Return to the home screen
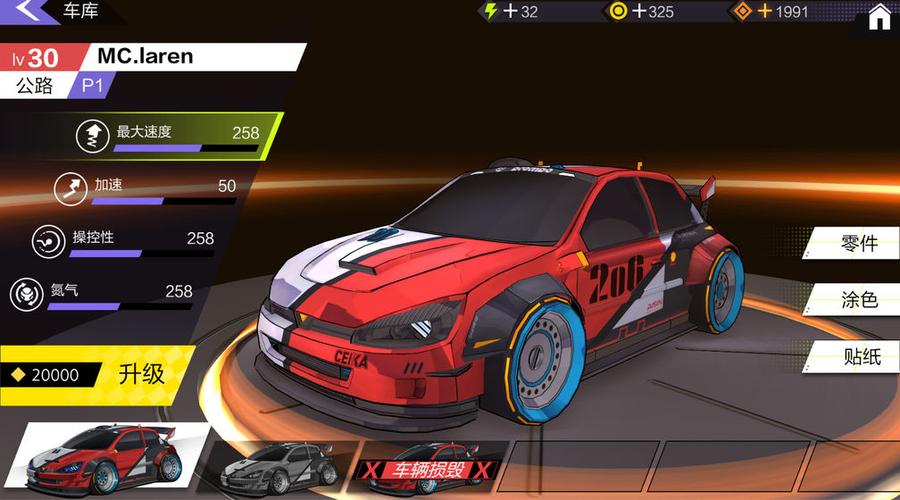The width and height of the screenshot is (900, 500). click(879, 16)
